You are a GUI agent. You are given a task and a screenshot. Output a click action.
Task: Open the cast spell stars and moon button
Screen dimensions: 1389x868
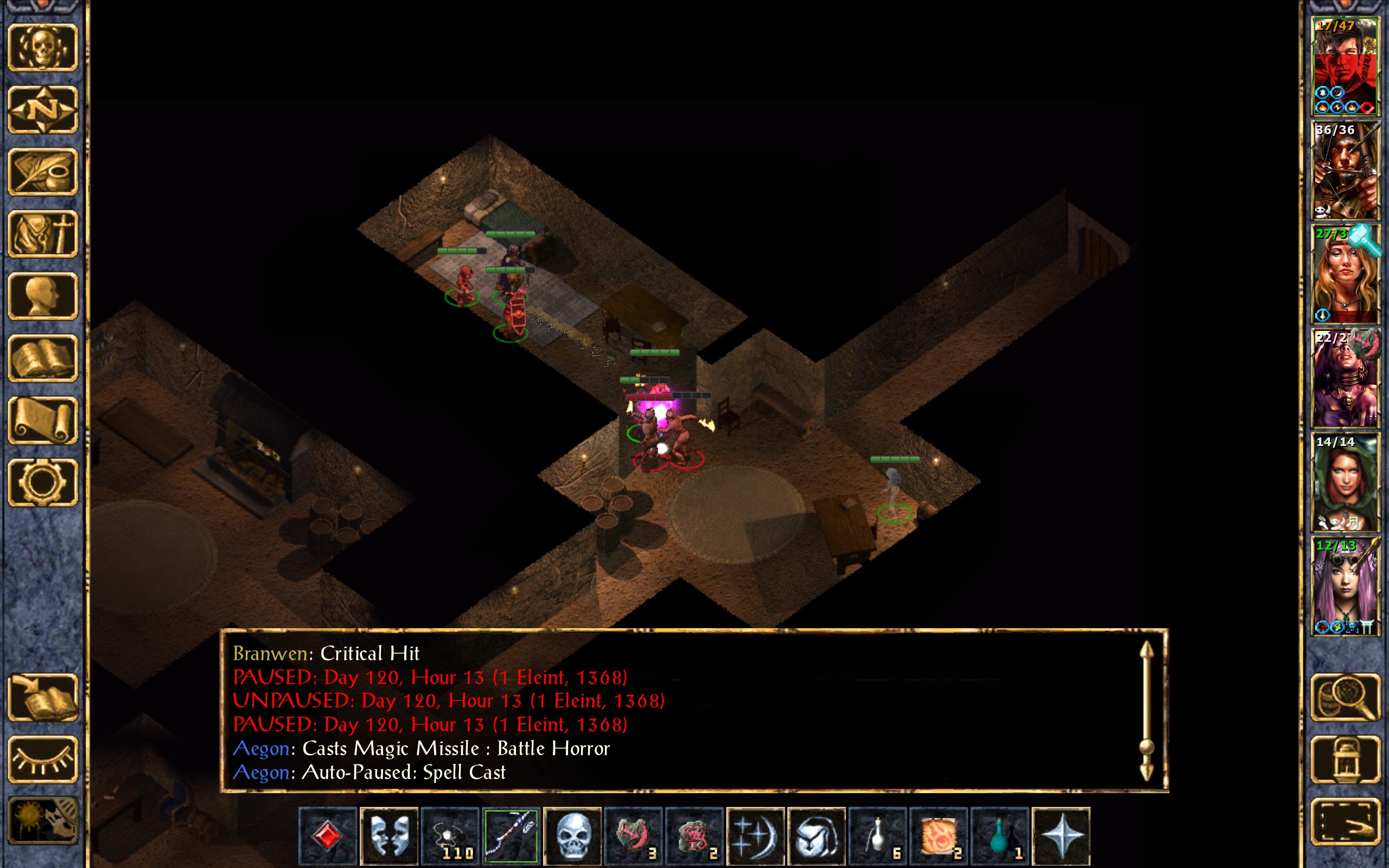(755, 836)
